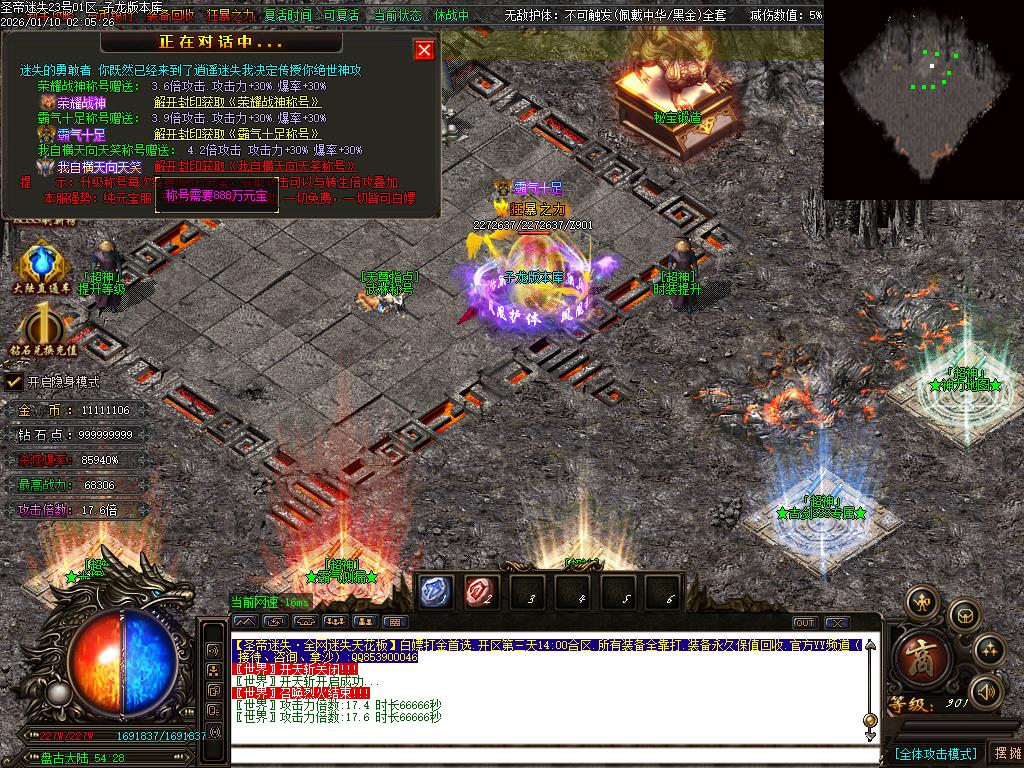The height and width of the screenshot is (768, 1024).
Task: Switch the 全体攻击模式 attack mode
Action: pyautogui.click(x=934, y=753)
